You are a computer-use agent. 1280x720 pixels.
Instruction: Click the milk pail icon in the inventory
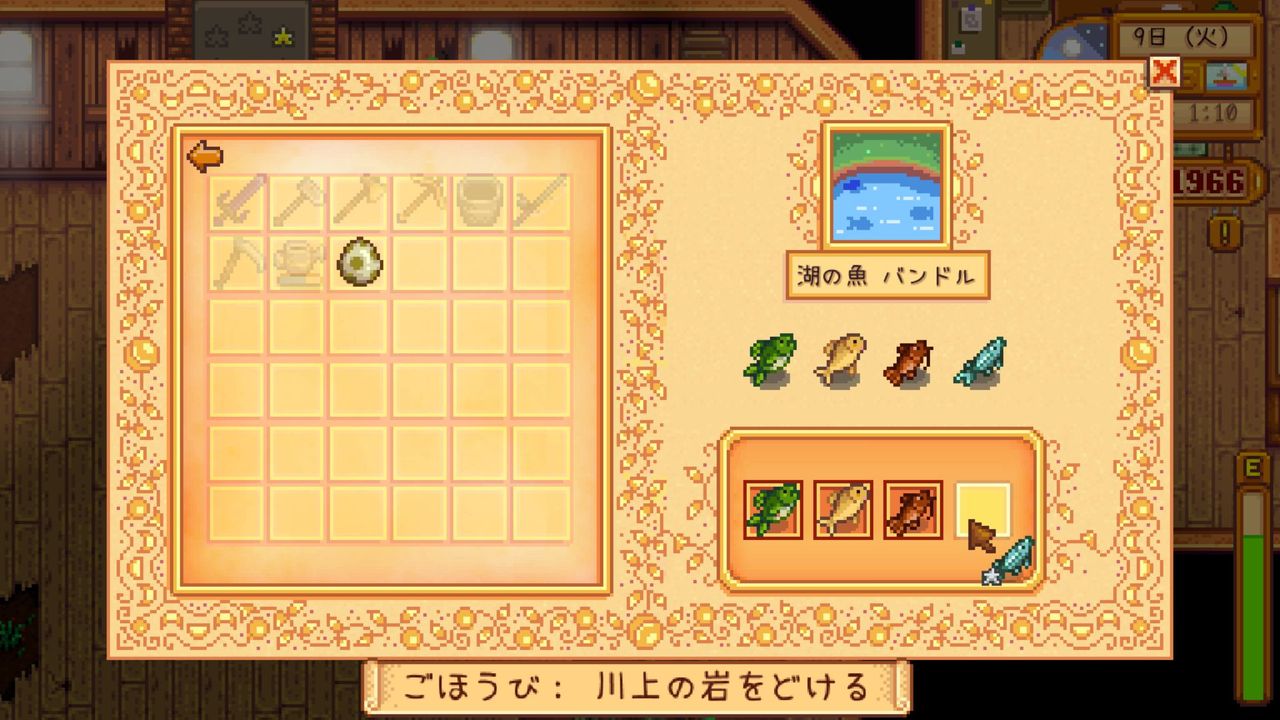point(480,200)
